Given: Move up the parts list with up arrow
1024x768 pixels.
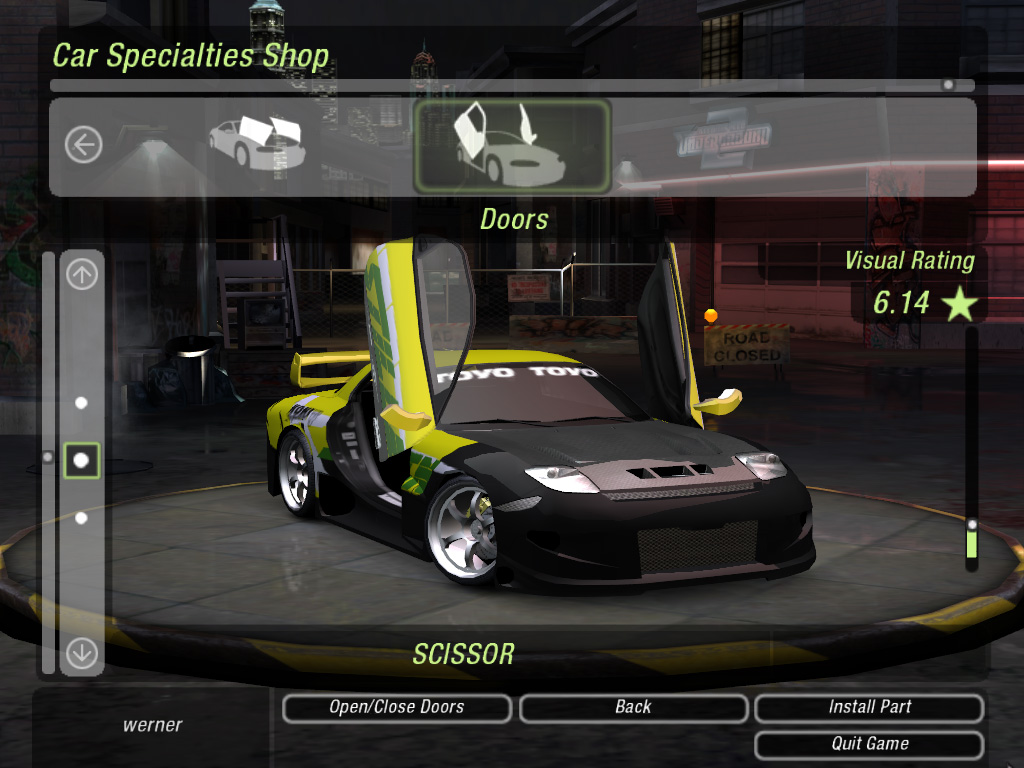Looking at the screenshot, I should point(82,273).
